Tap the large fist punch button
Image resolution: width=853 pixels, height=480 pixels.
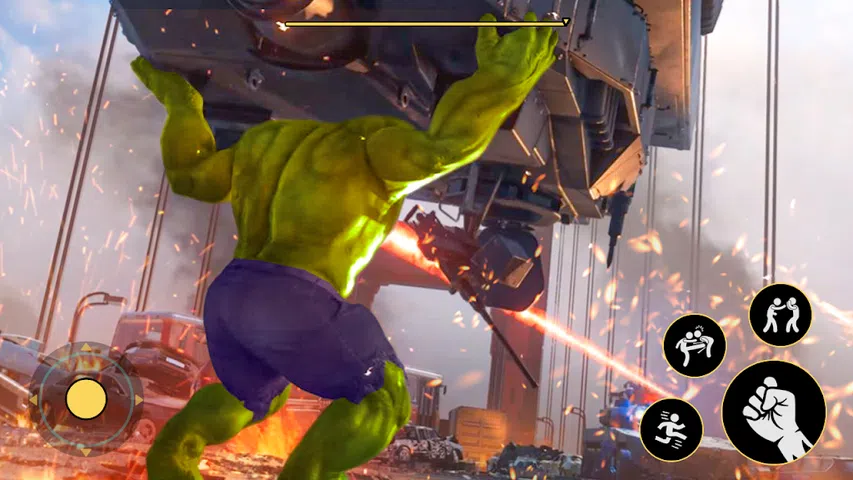pos(773,411)
